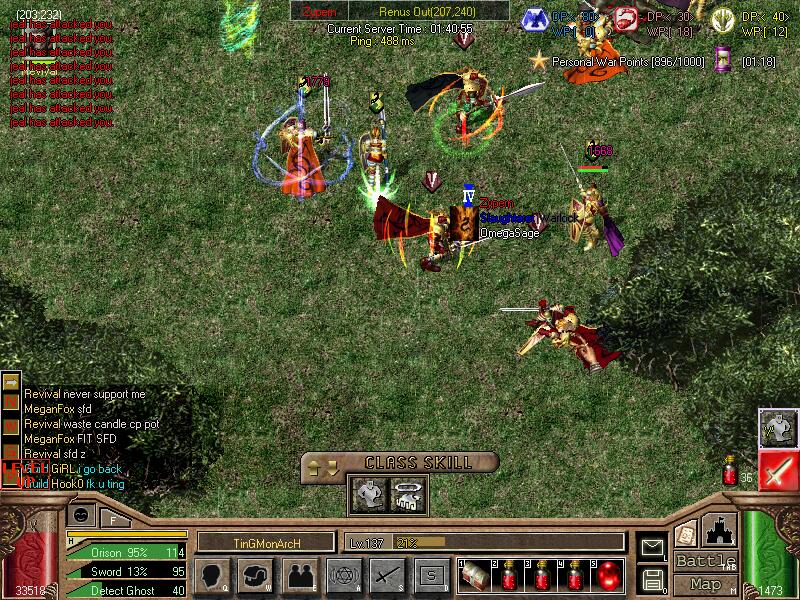Activate the first class skill icon
Viewport: 800px width, 600px height.
pyautogui.click(x=367, y=493)
